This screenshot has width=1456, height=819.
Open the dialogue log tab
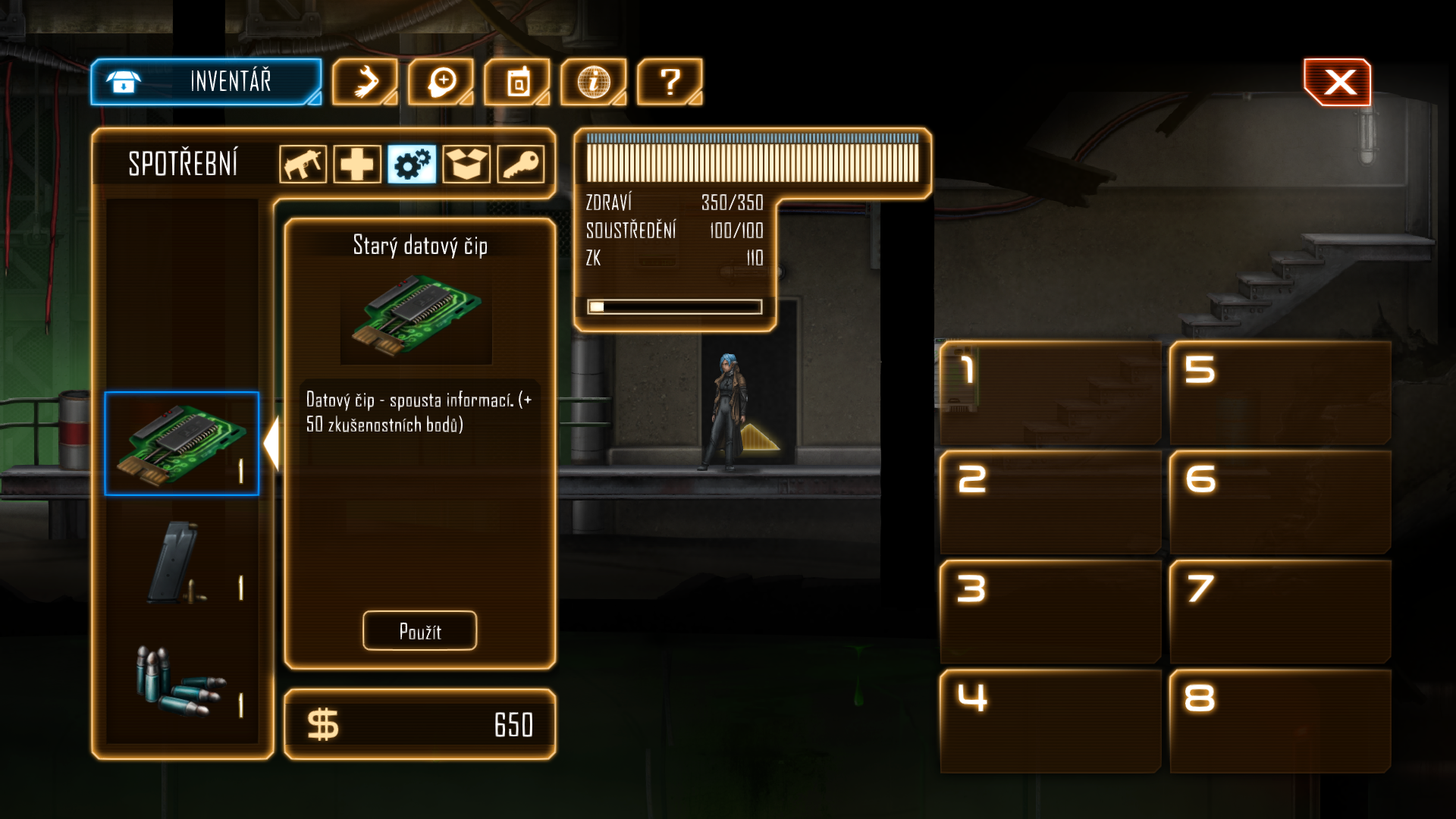click(441, 81)
